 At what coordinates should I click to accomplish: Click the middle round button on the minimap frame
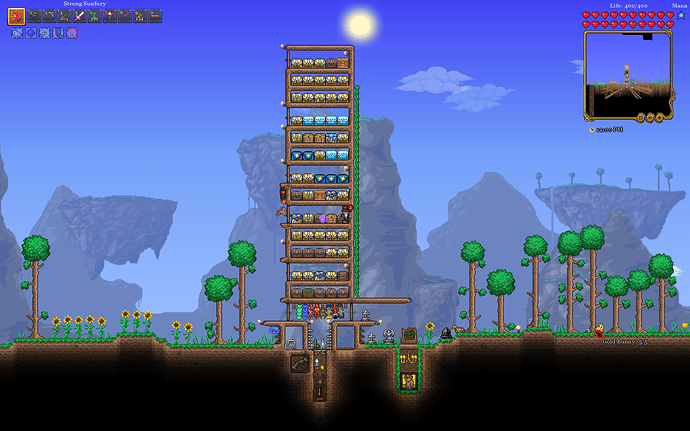click(650, 116)
